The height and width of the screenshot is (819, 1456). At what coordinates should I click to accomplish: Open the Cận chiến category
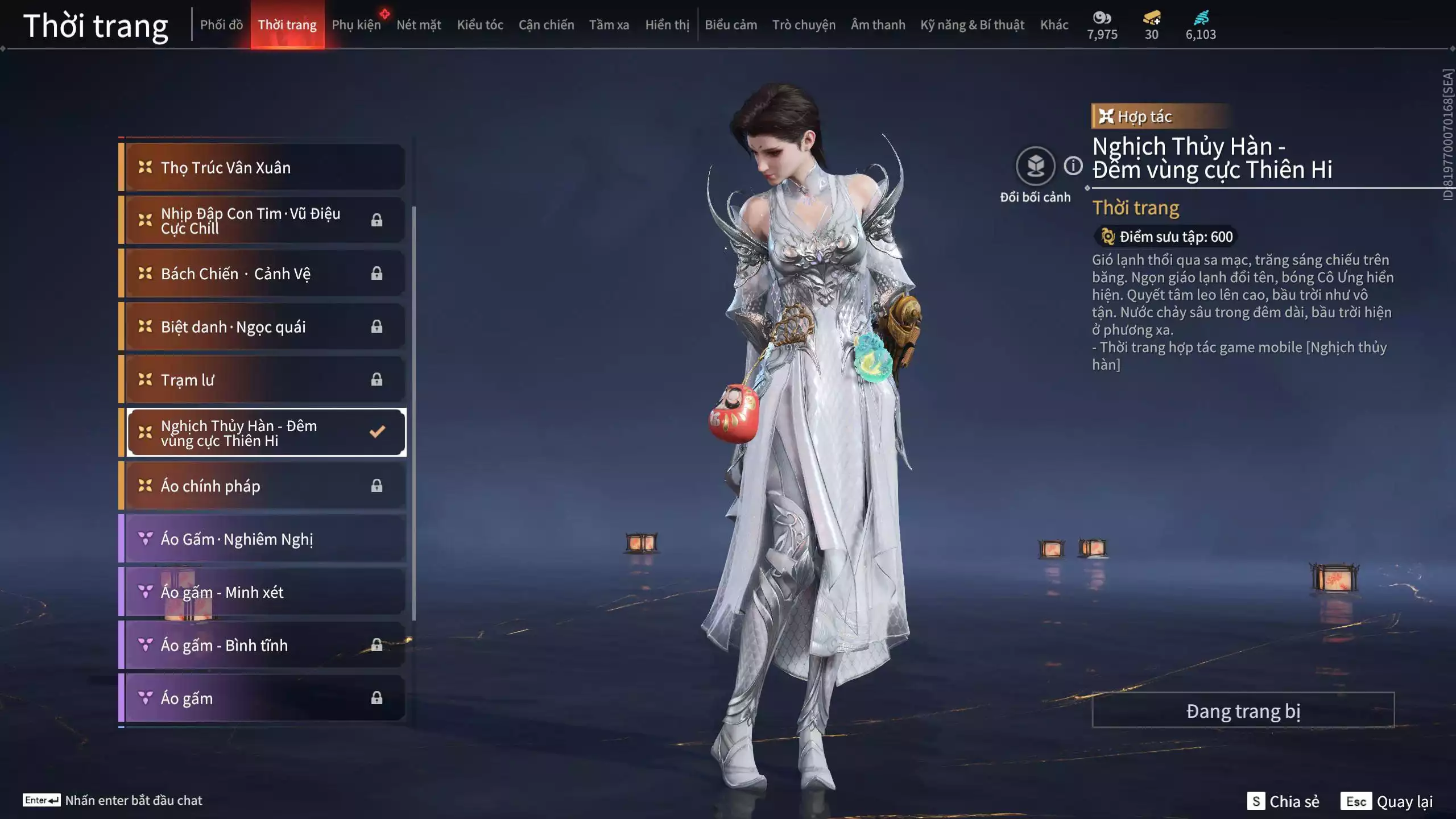tap(546, 25)
